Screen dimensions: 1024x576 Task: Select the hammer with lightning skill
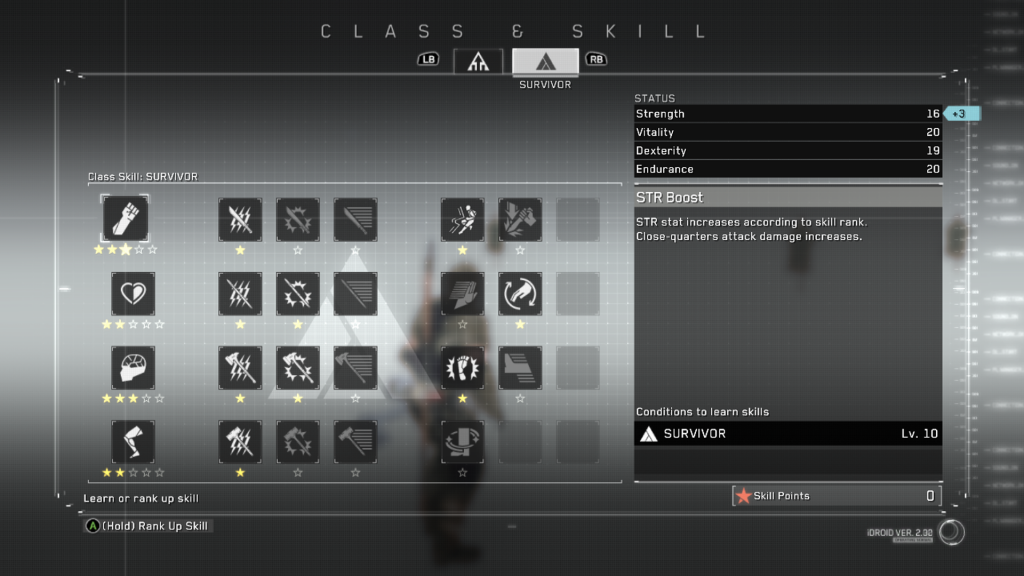coord(240,442)
